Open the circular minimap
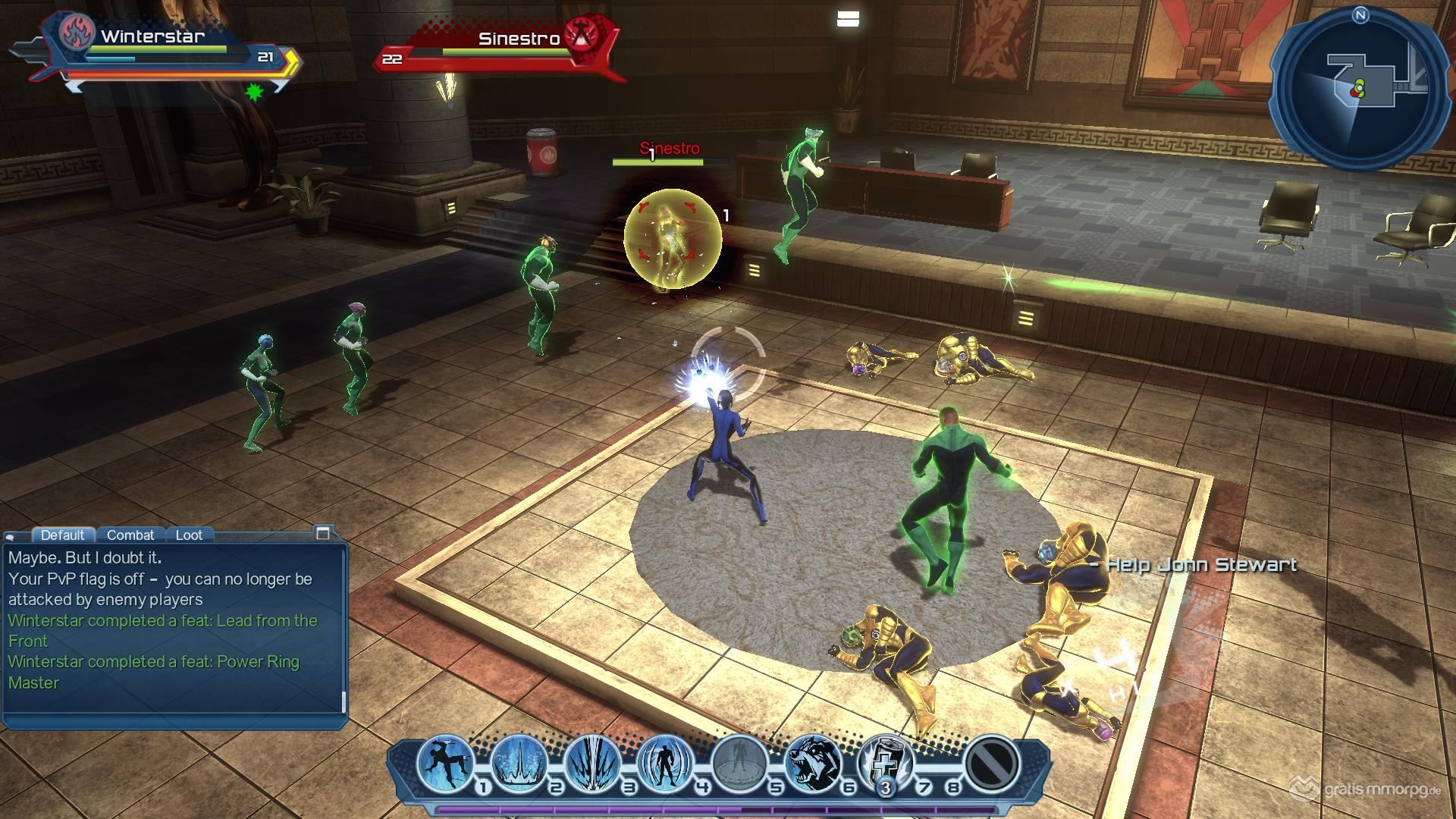The height and width of the screenshot is (819, 1456). click(1360, 89)
